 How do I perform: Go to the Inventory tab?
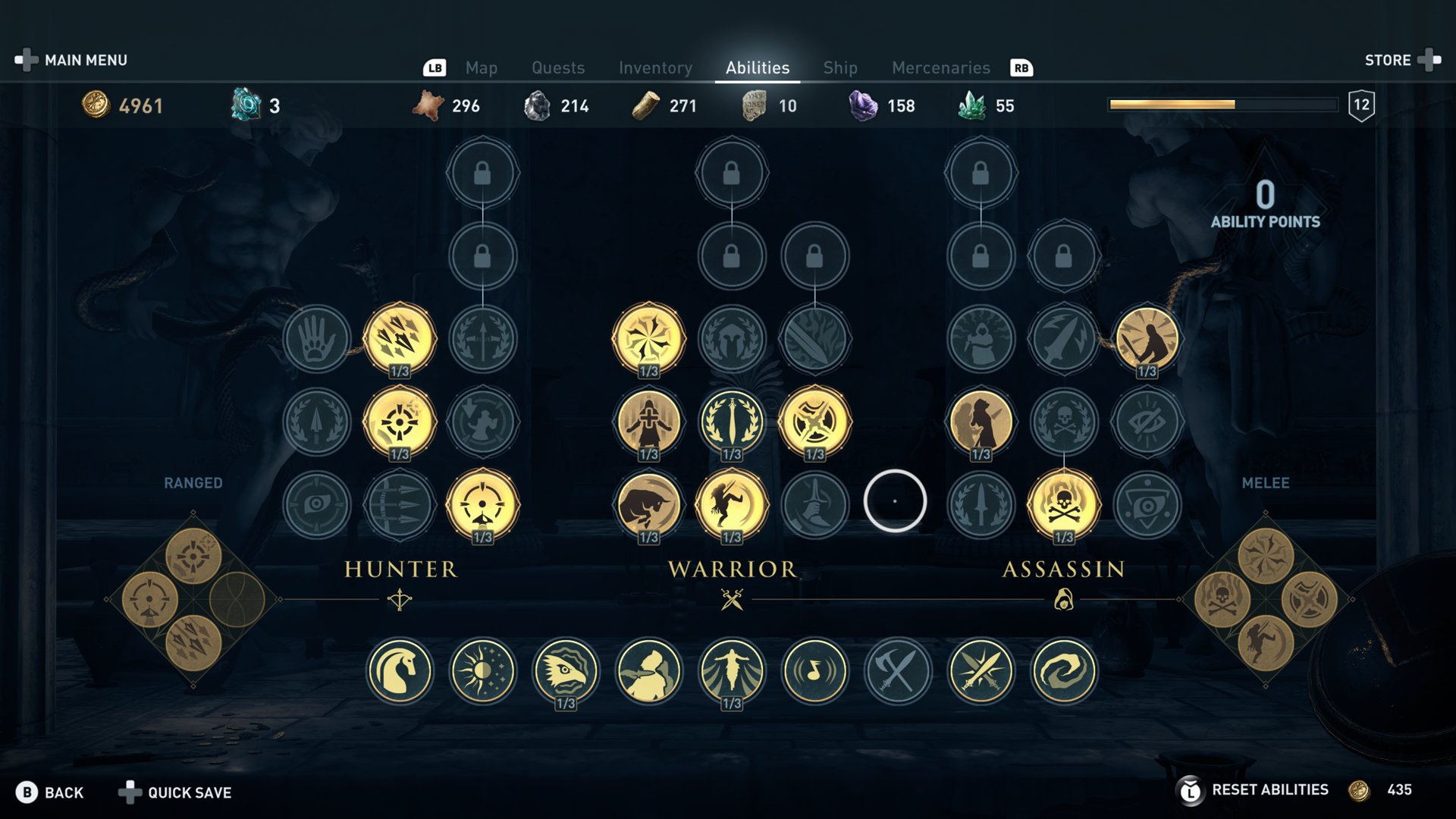pos(655,68)
